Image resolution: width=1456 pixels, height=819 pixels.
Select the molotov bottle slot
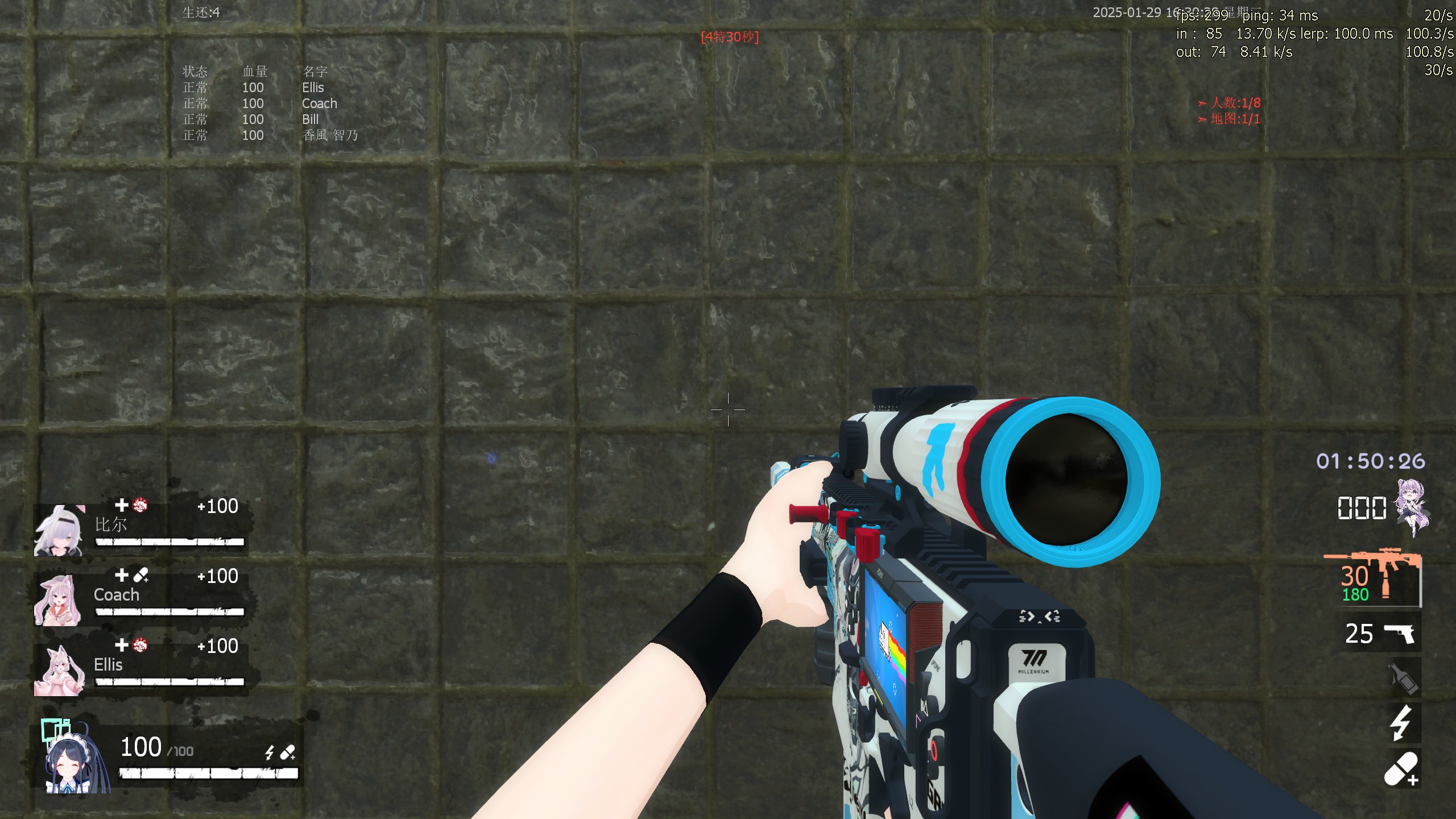click(x=1403, y=678)
